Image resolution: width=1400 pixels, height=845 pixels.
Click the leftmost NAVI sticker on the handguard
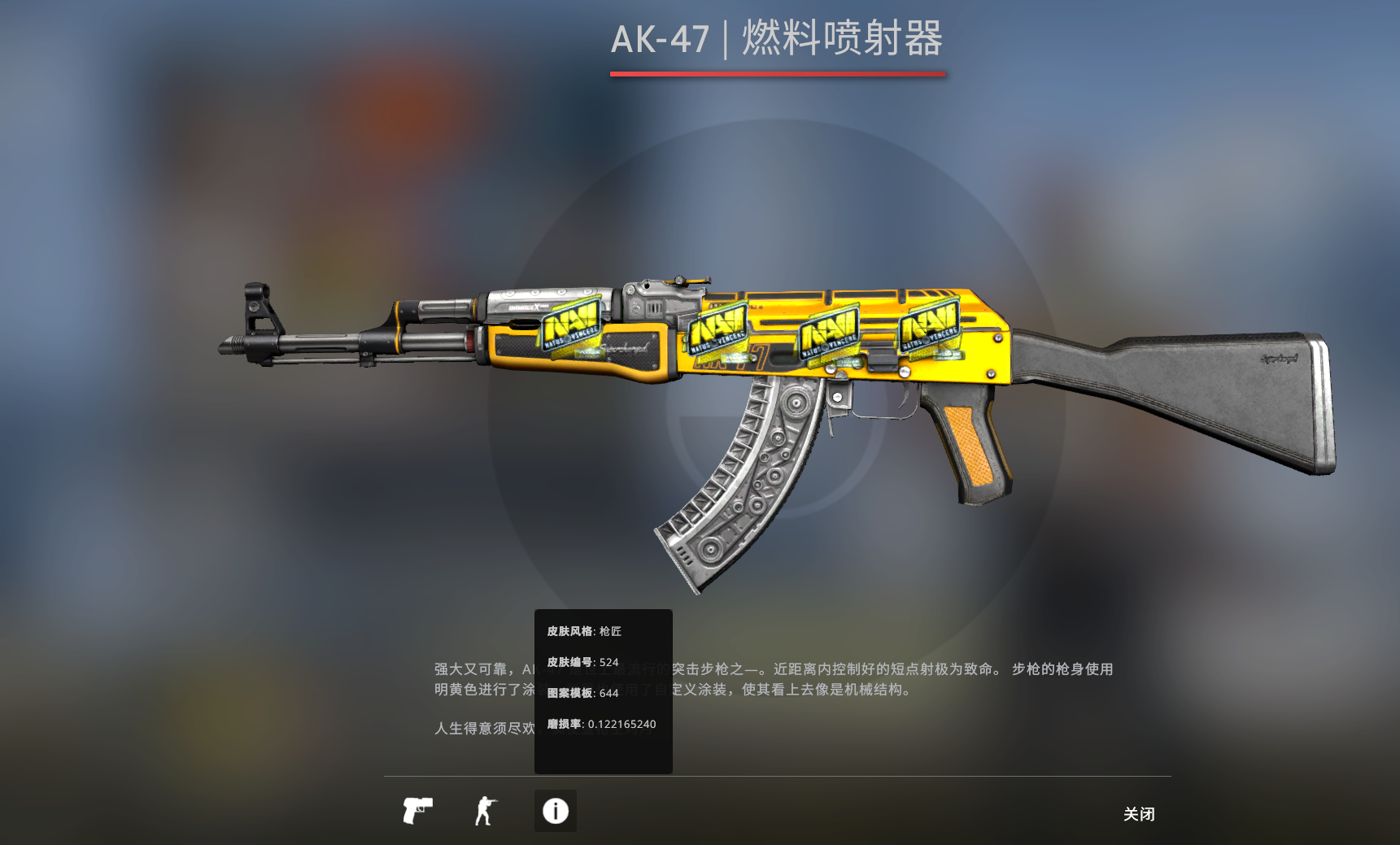pyautogui.click(x=569, y=324)
